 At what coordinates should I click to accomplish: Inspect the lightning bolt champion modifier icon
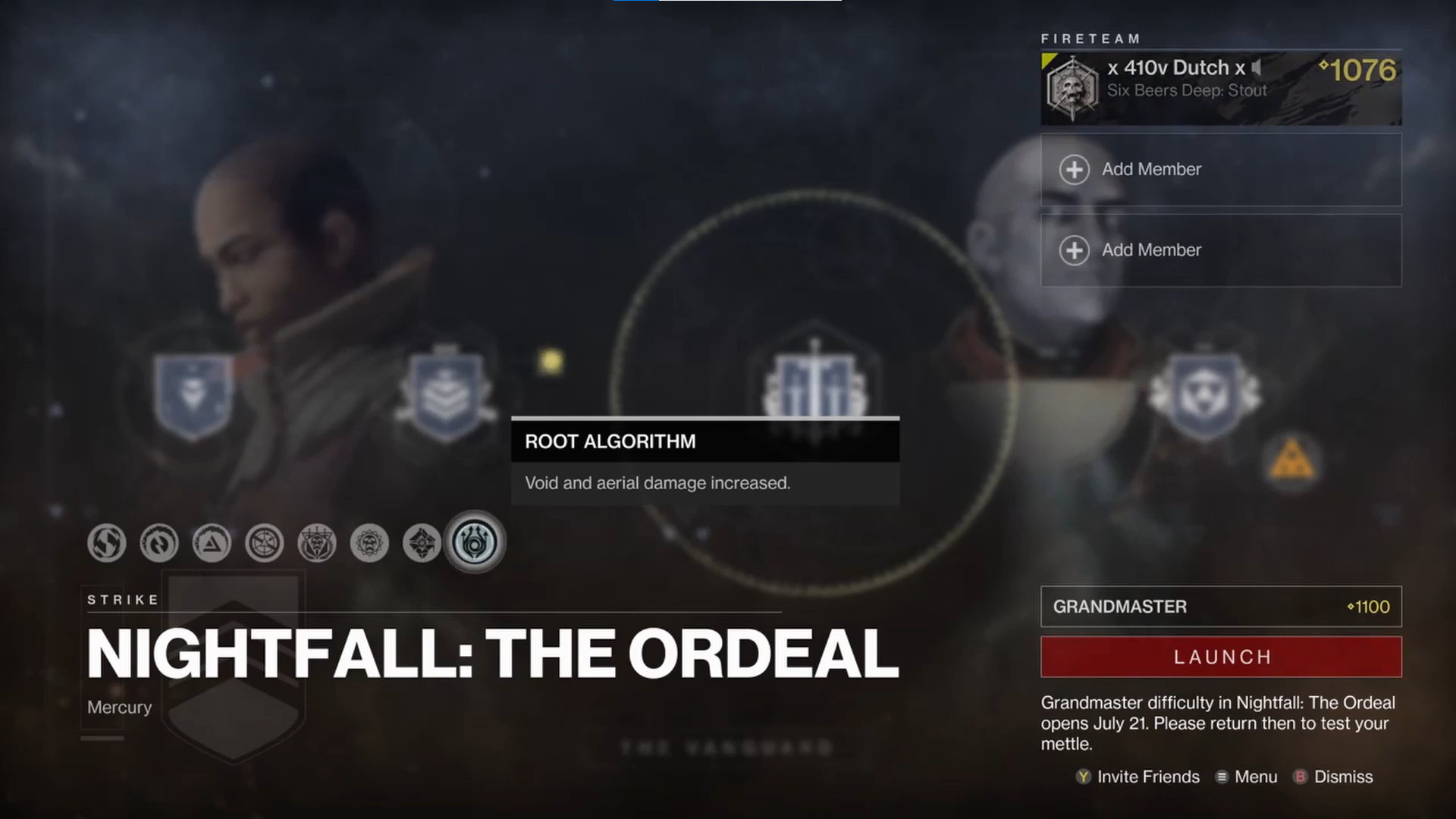(x=159, y=543)
